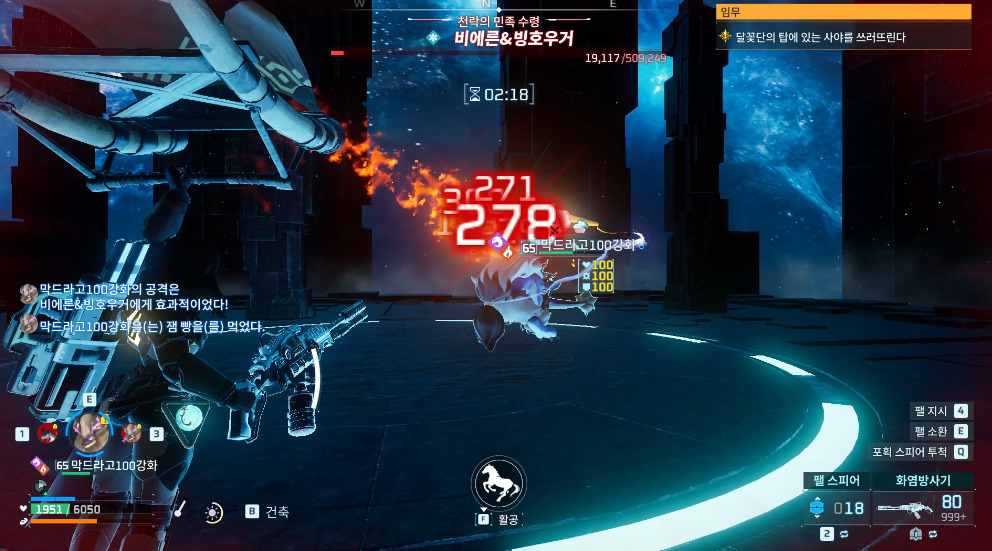Image resolution: width=992 pixels, height=551 pixels.
Task: Click the sun day-cycle icon
Action: pyautogui.click(x=213, y=512)
